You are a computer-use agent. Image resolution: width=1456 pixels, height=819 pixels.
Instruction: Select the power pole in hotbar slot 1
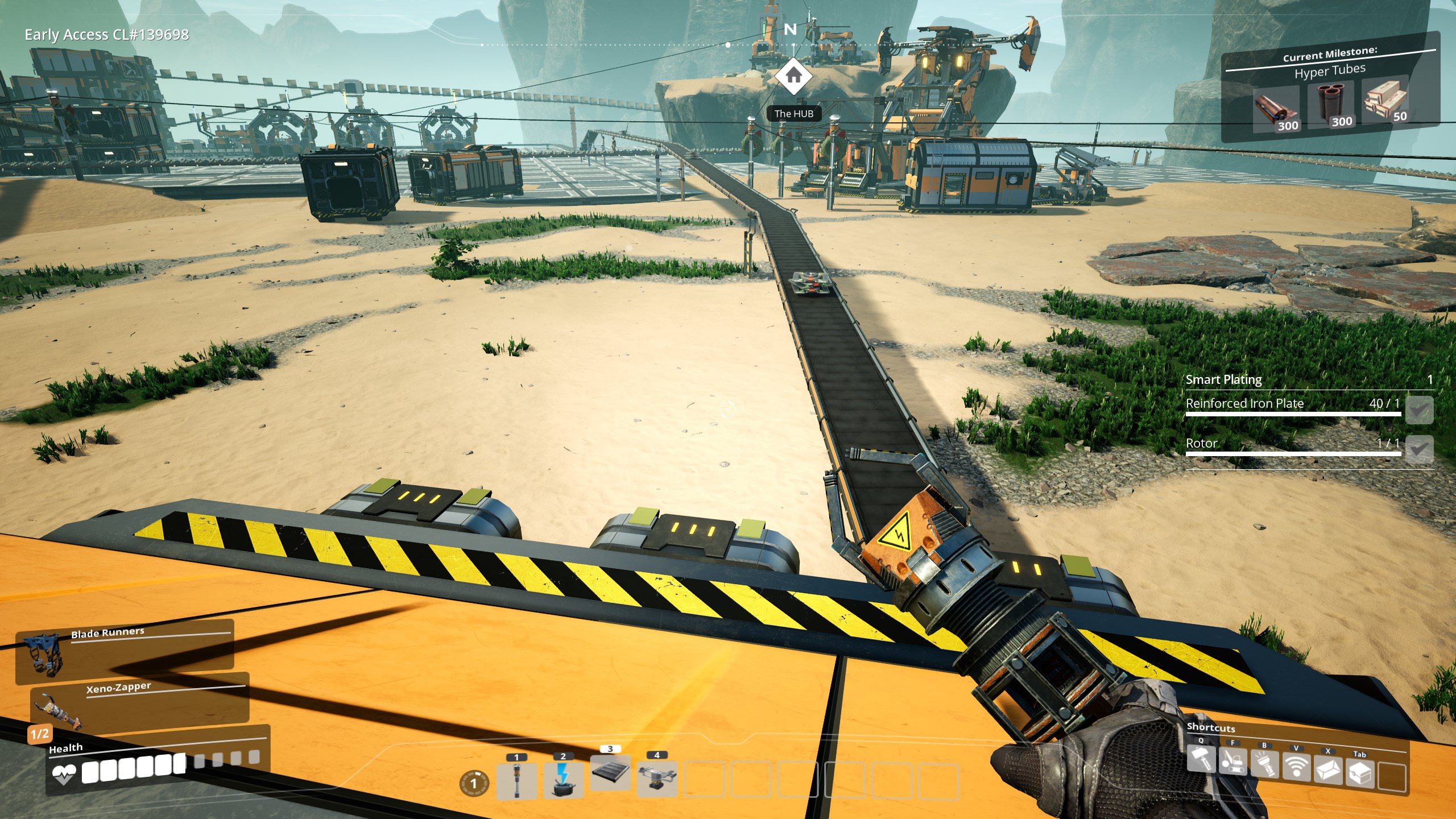click(x=516, y=780)
